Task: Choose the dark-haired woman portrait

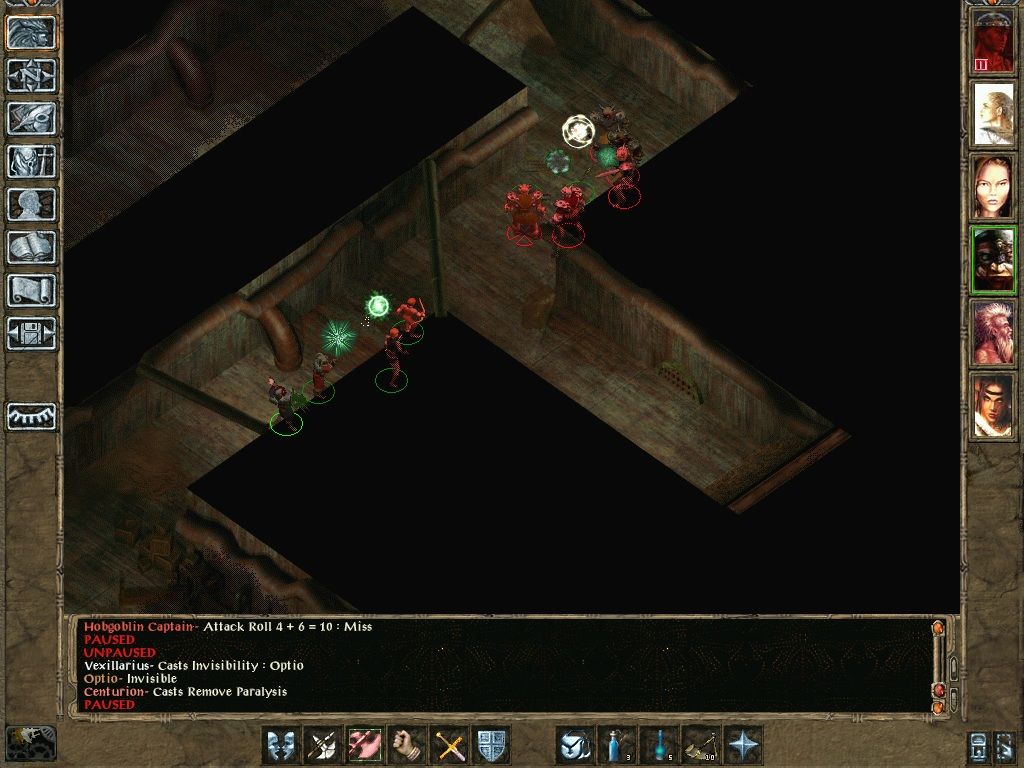Action: point(993,188)
